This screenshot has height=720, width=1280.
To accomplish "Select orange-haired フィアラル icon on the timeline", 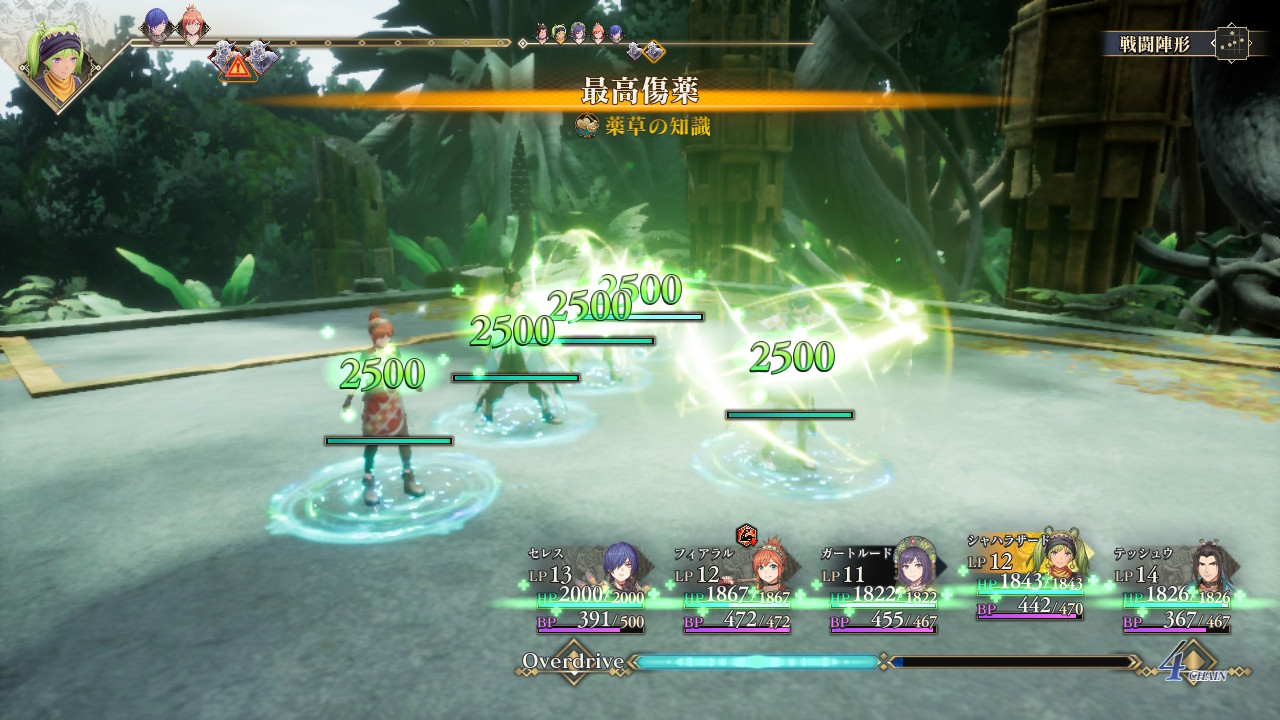I will [191, 26].
